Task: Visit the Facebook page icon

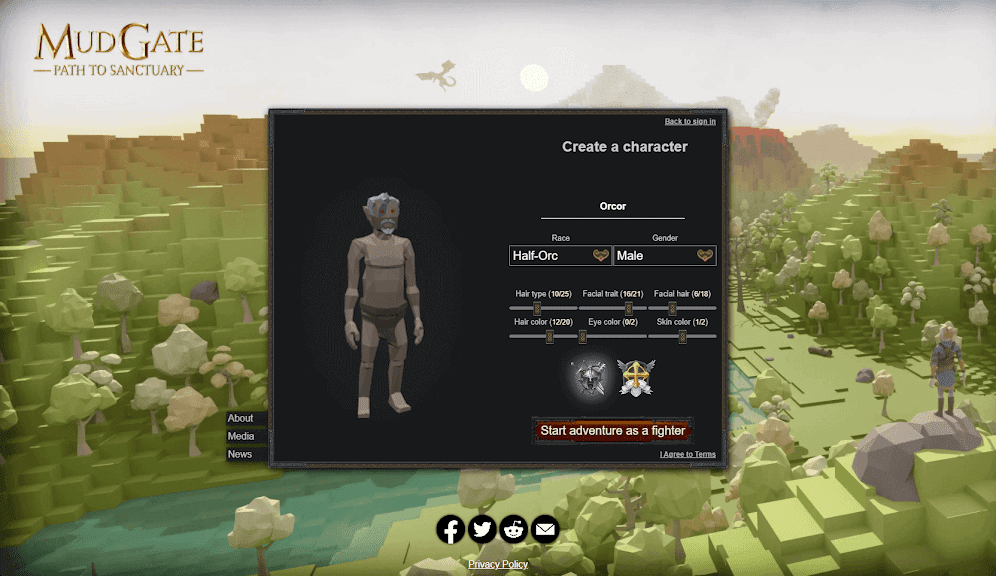Action: [451, 529]
